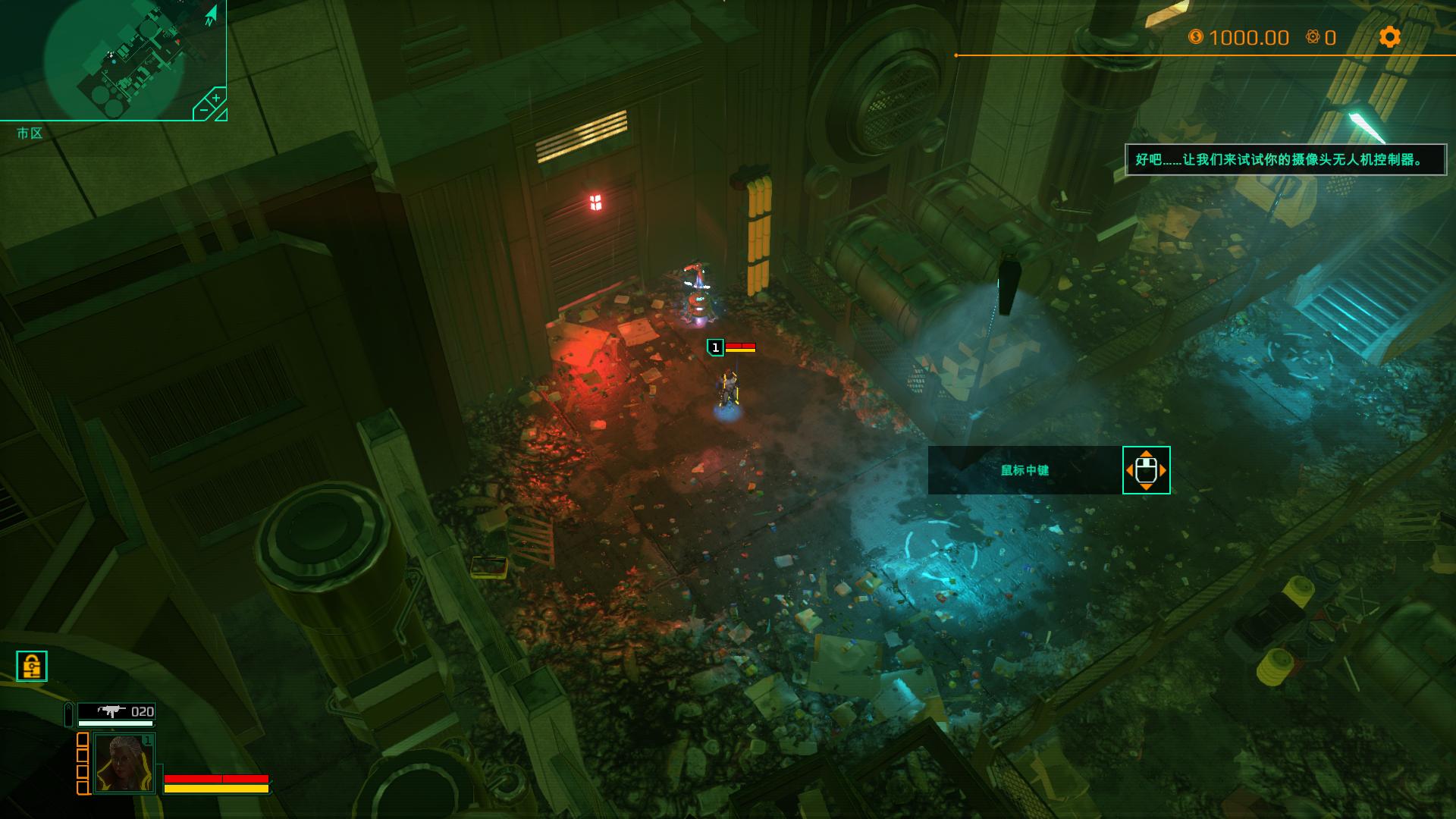Collapse the minimap using corner triangle
Screen dimensions: 1456x819
click(x=221, y=115)
